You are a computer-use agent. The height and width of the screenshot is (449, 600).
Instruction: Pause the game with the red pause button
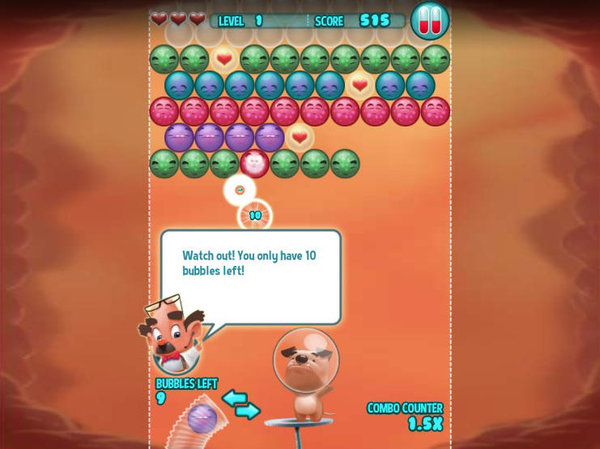pos(429,20)
